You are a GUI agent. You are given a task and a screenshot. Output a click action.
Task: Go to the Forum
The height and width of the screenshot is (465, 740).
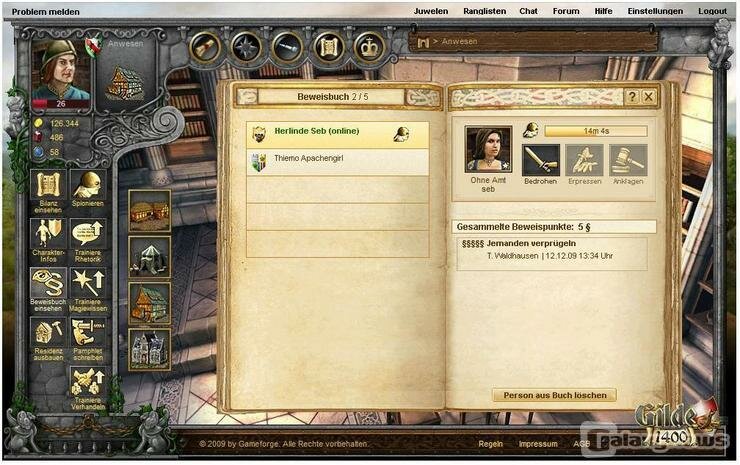coord(566,11)
